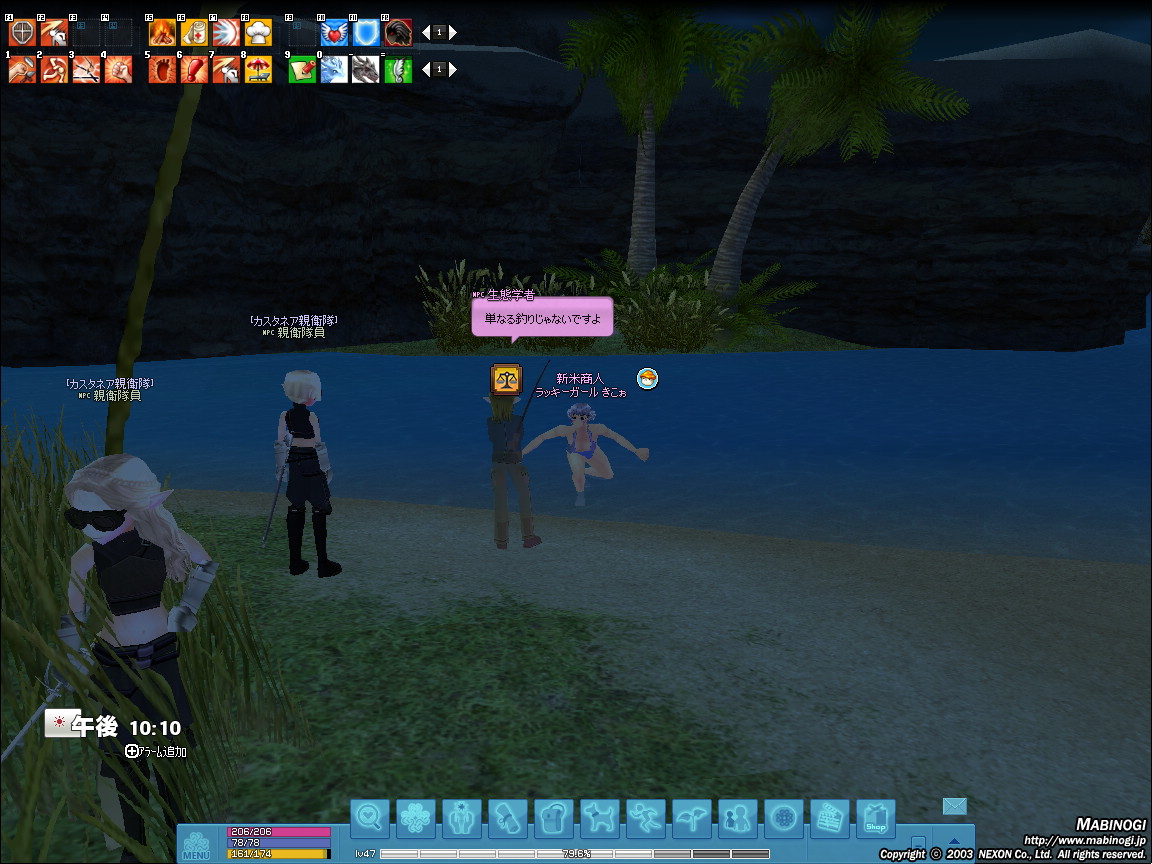Image resolution: width=1152 pixels, height=864 pixels.
Task: Use the first aid bandage skill
Action: [x=193, y=33]
